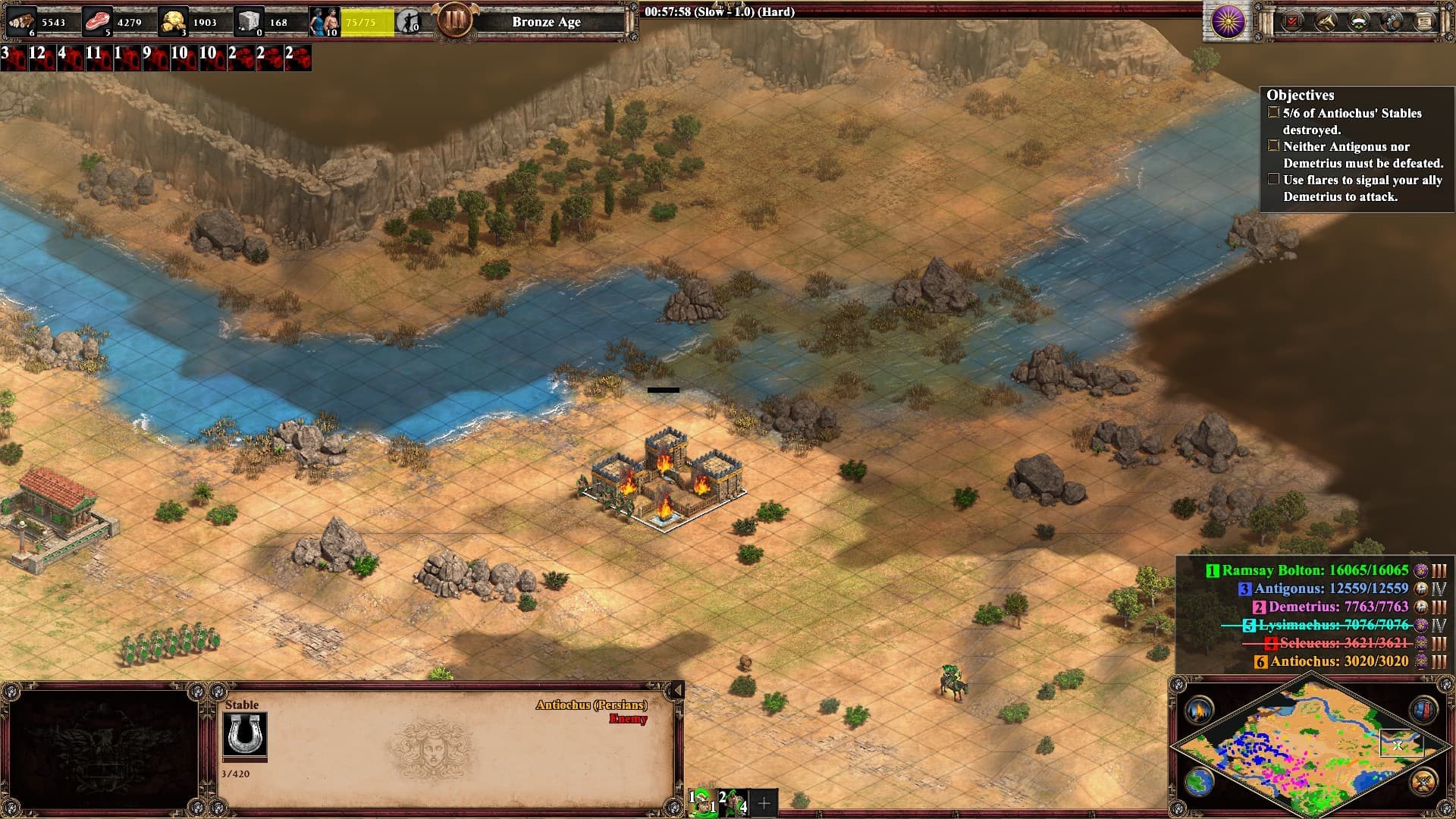Check the Antiochus' Stables objective box
The height and width of the screenshot is (819, 1456).
[x=1273, y=113]
